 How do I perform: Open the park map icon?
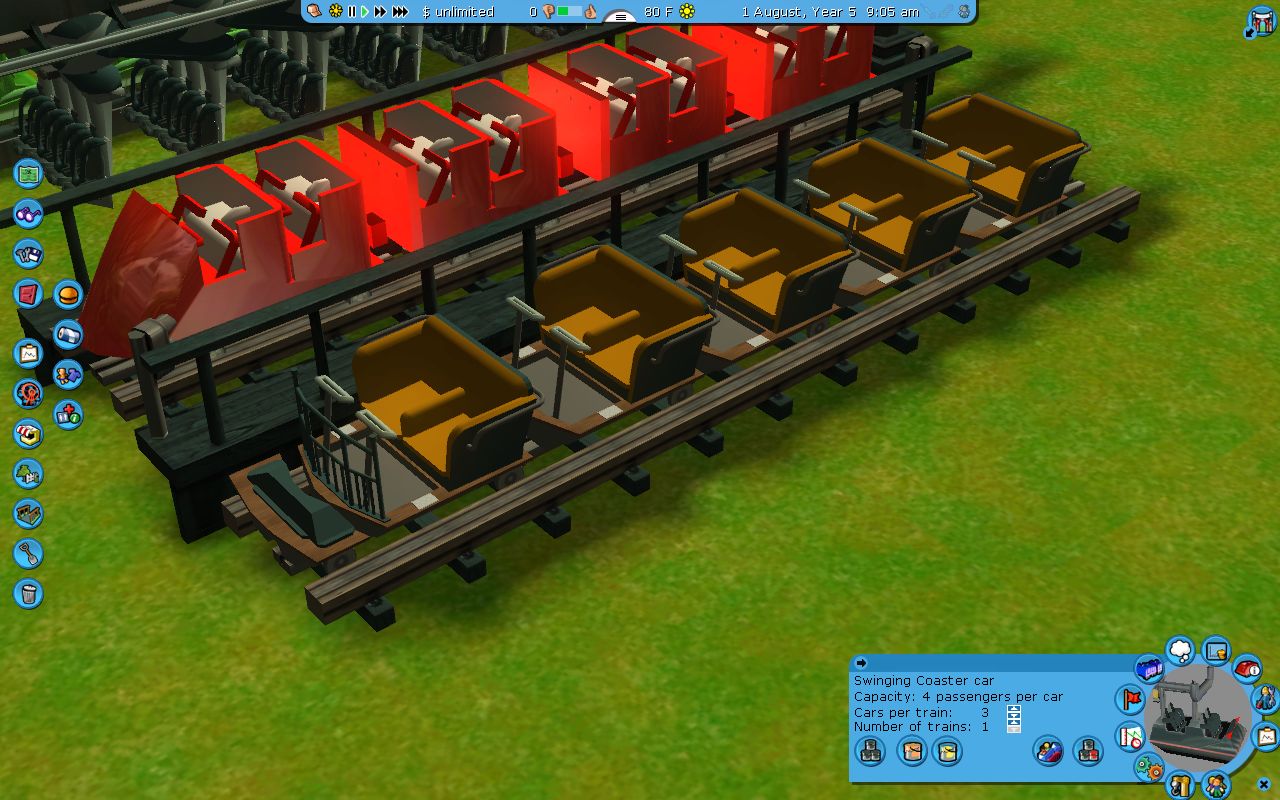tap(28, 173)
